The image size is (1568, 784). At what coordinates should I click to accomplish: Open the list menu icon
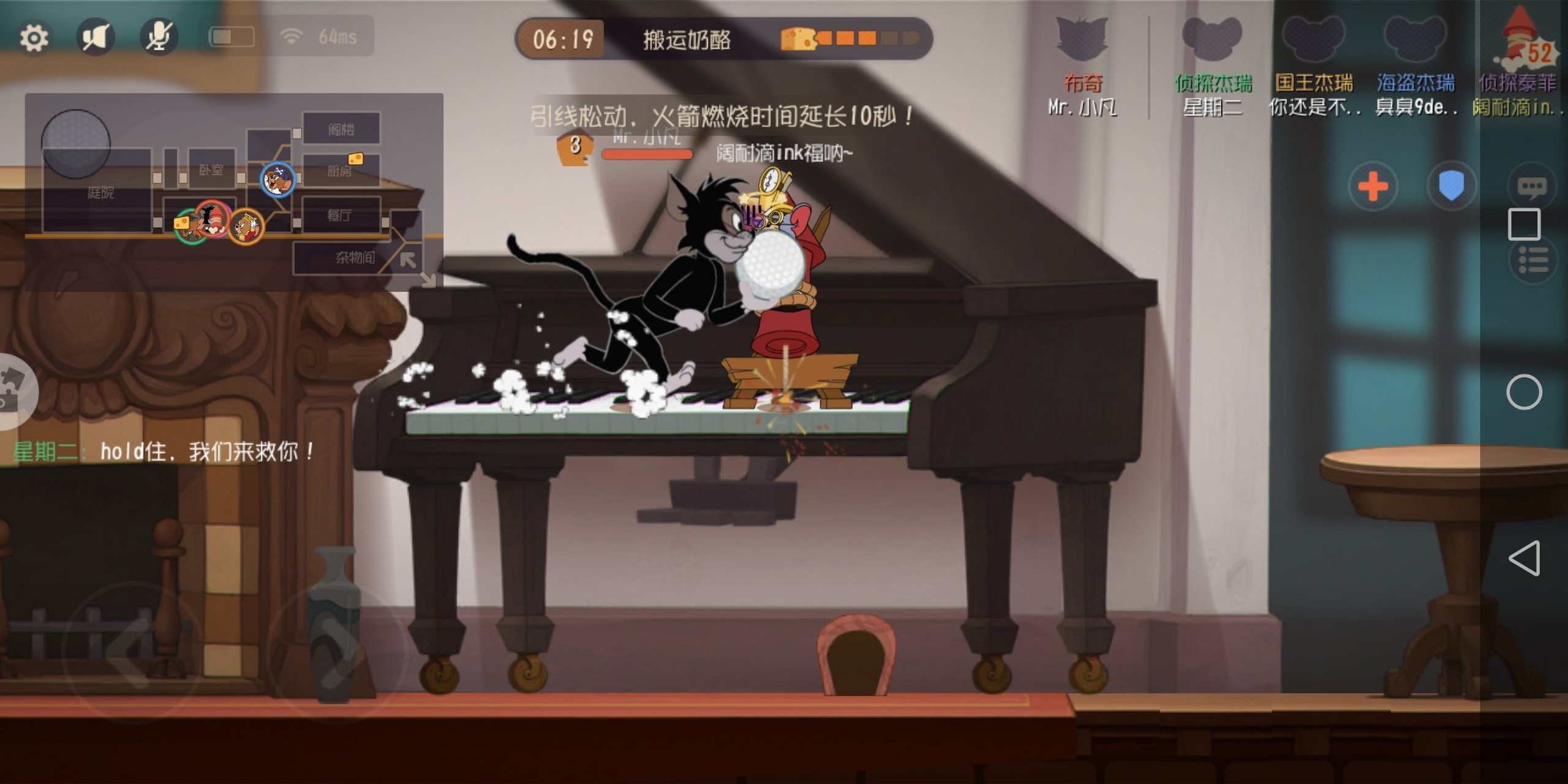[x=1533, y=260]
